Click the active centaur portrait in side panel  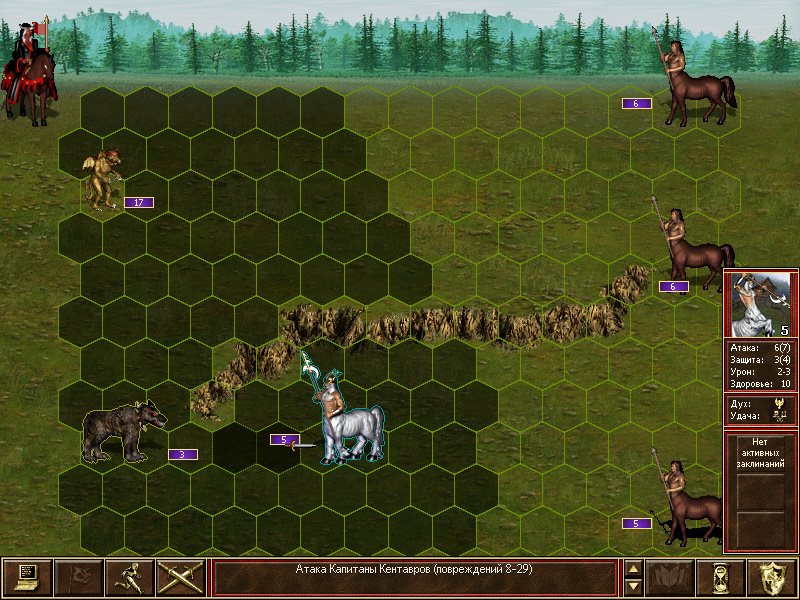(x=759, y=305)
